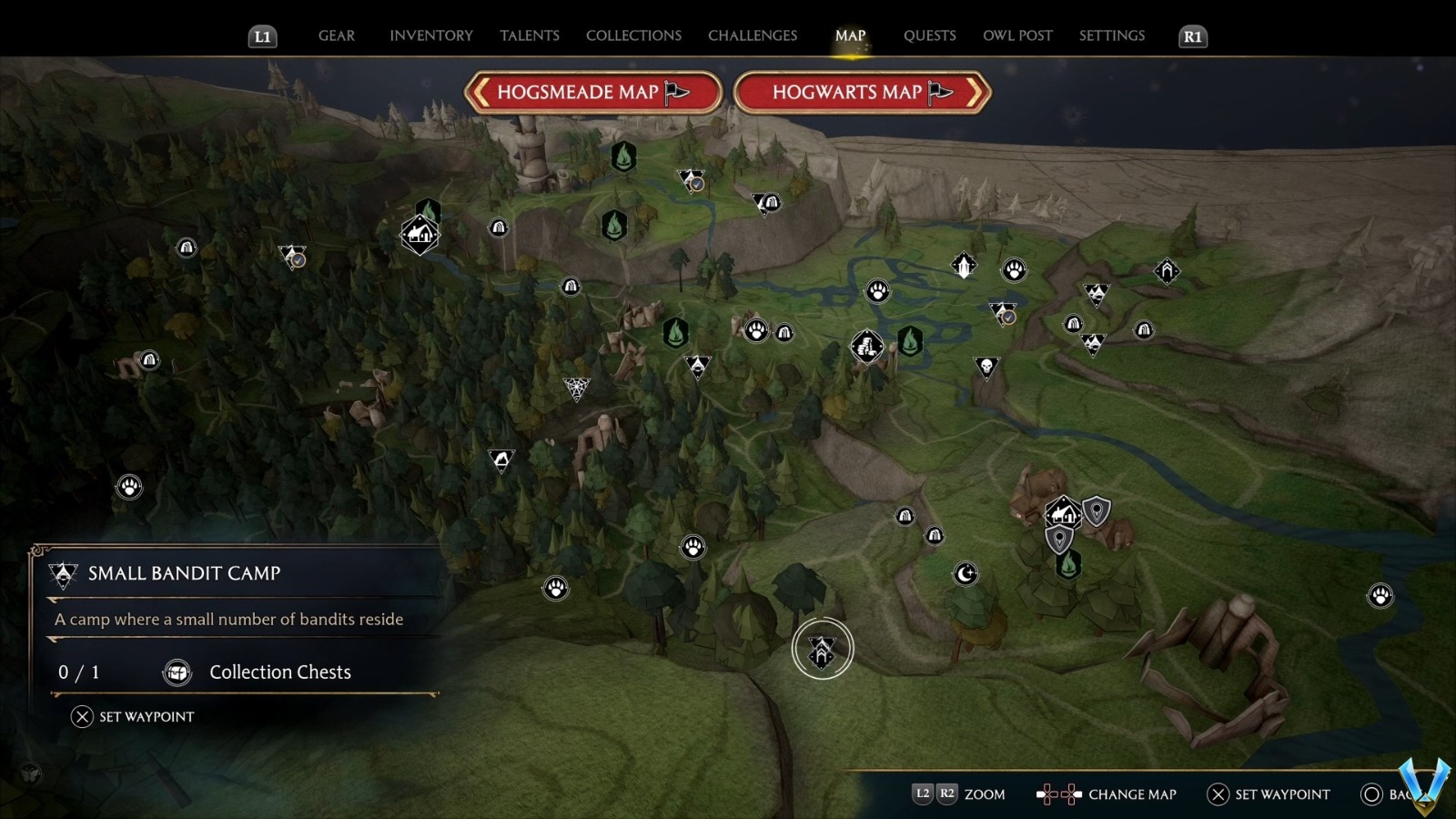Click the Zoom control in the bottom bar

pyautogui.click(x=983, y=794)
